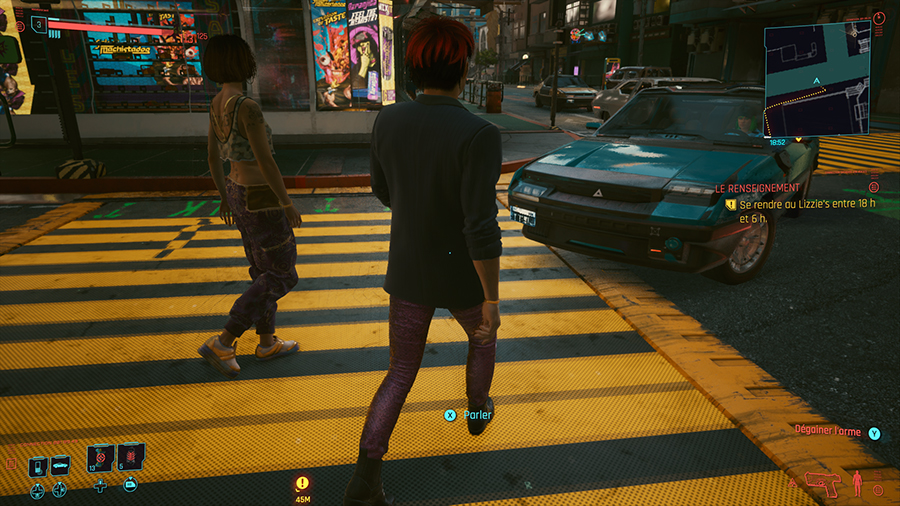The height and width of the screenshot is (506, 900).
Task: Select the grenade gadget slot
Action: pyautogui.click(x=130, y=458)
